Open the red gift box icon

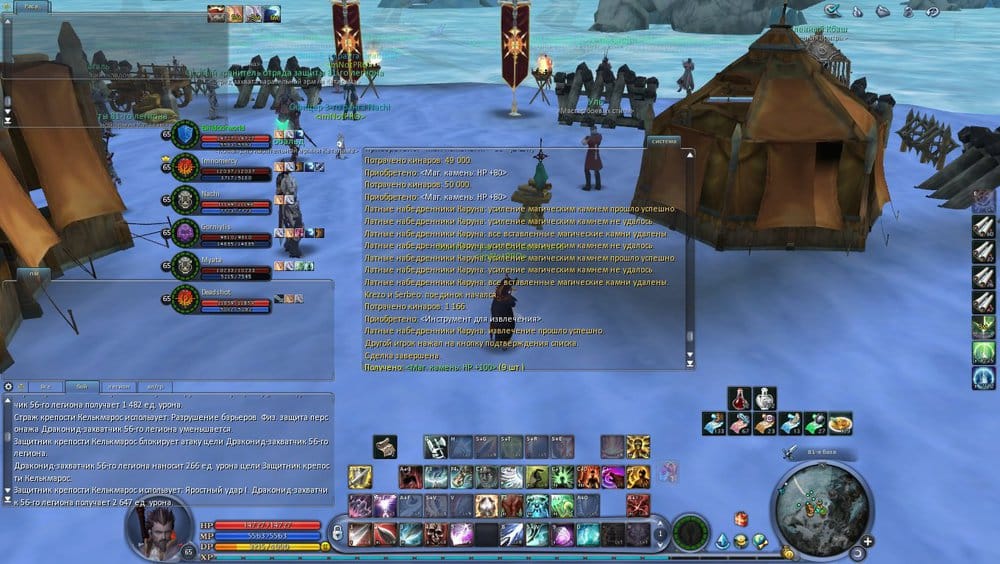(x=741, y=518)
